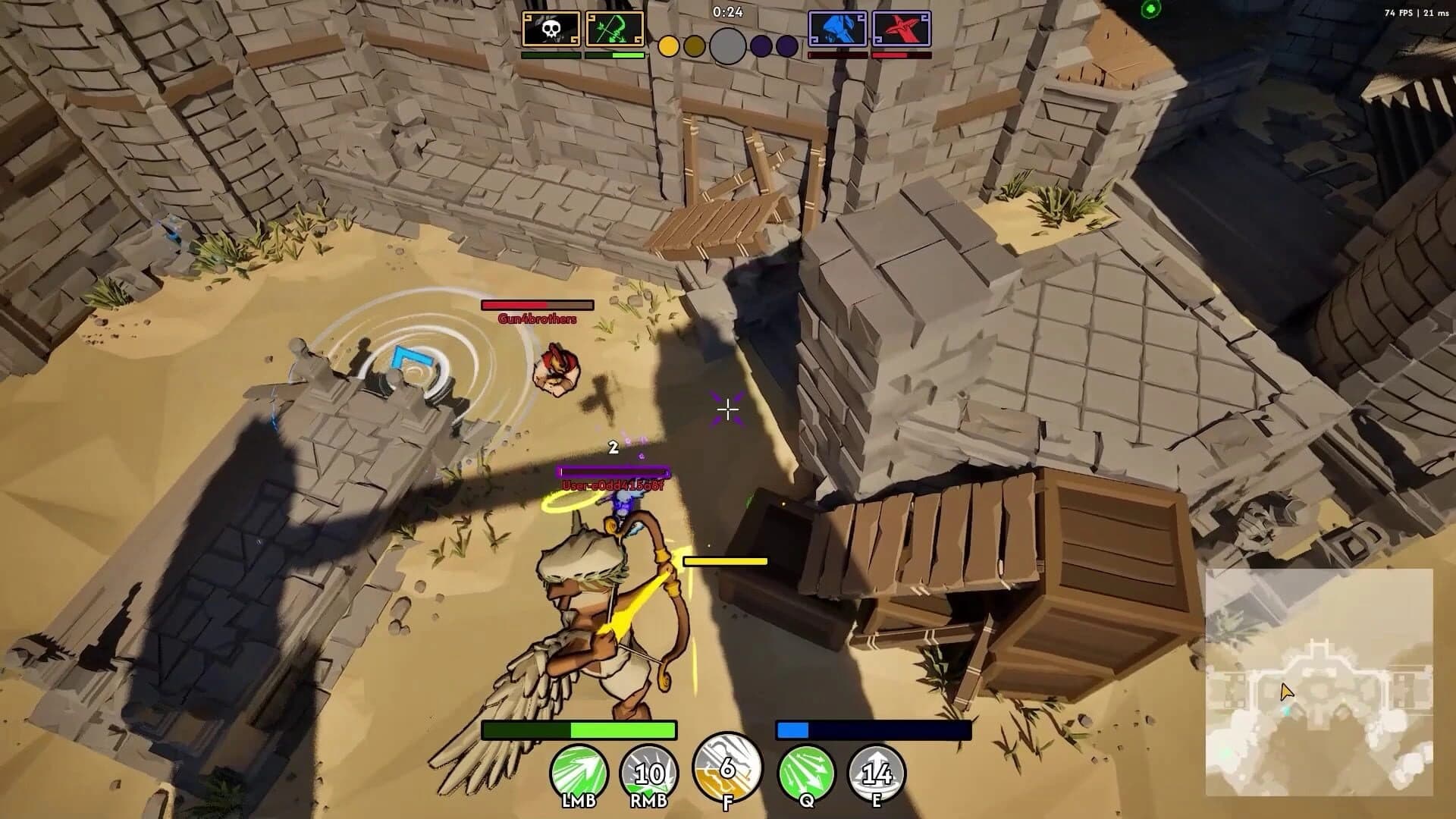Image resolution: width=1456 pixels, height=819 pixels.
Task: Click the leftmost purple orb indicator
Action: point(761,47)
